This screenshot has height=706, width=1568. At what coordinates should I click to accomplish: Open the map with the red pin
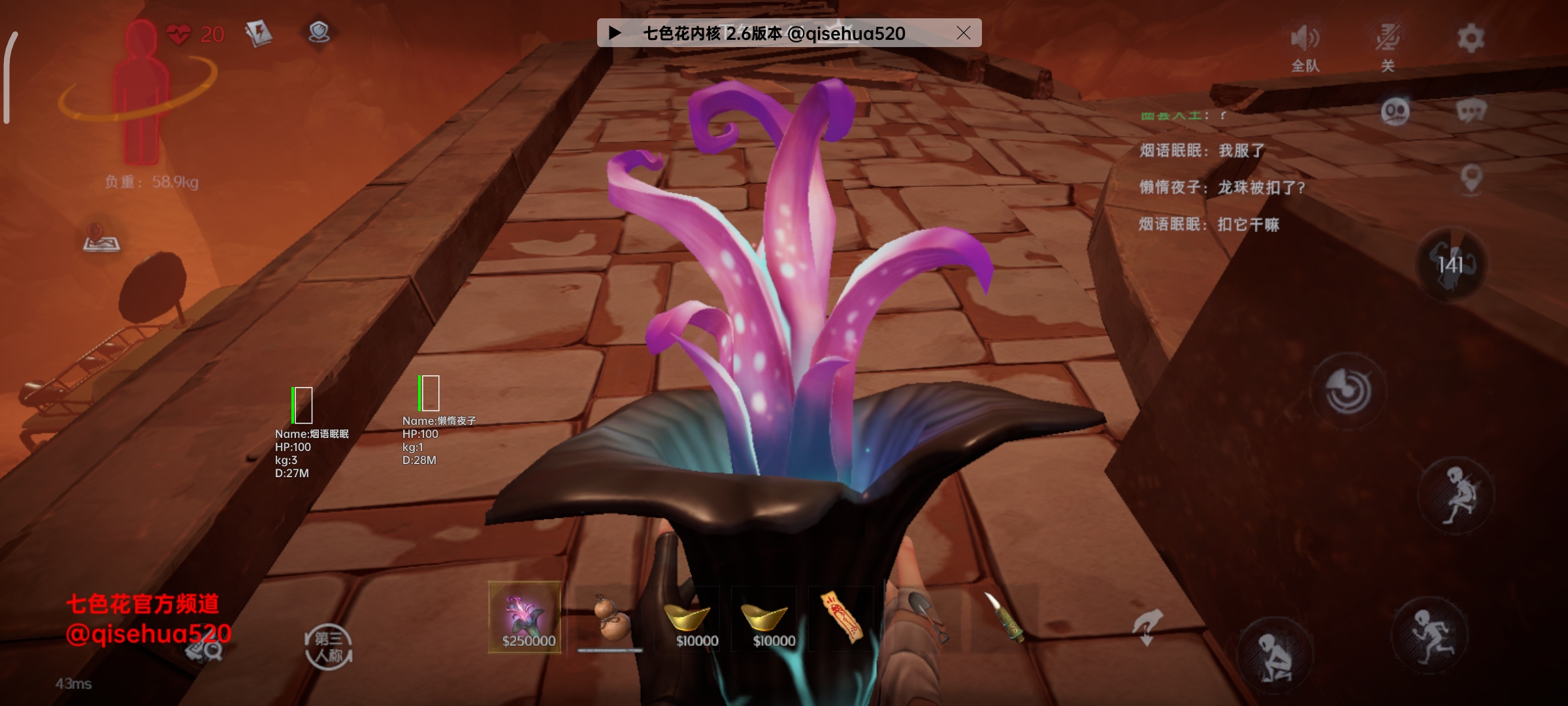(x=101, y=238)
